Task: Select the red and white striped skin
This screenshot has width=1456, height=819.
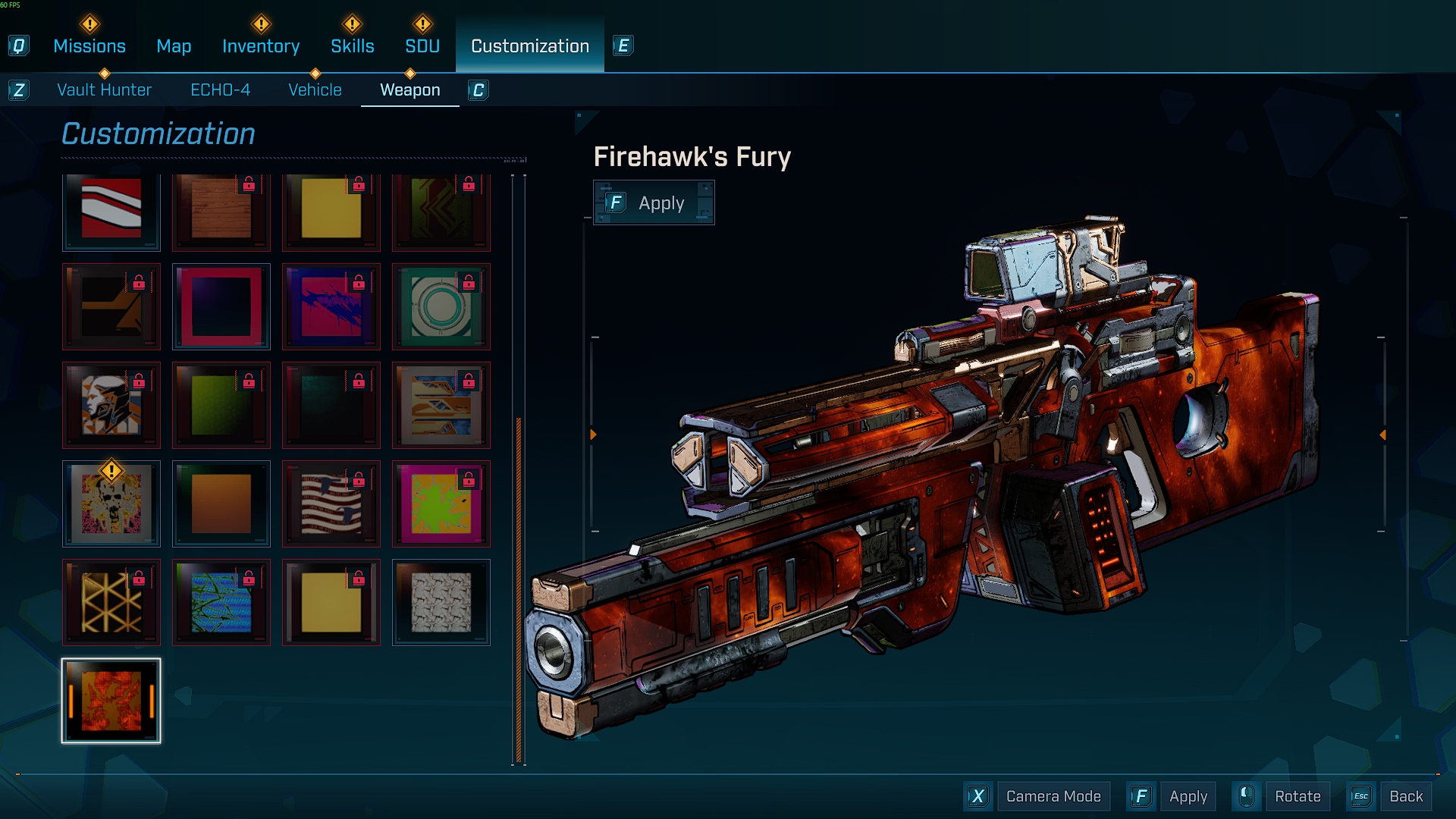Action: (111, 209)
